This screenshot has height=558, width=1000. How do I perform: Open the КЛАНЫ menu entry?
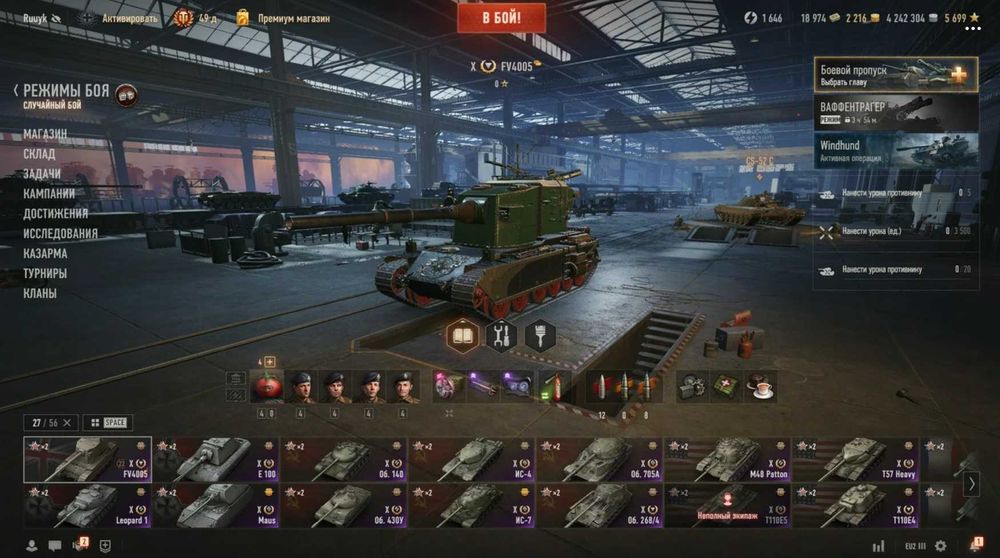tap(40, 293)
